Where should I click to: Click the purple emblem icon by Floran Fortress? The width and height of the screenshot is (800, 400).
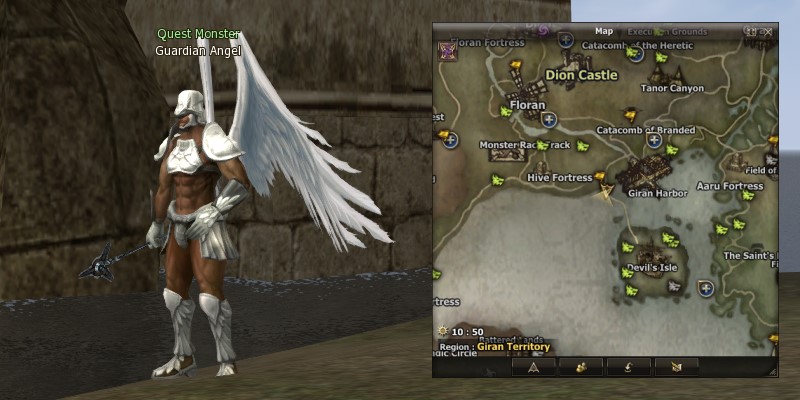coord(447,51)
